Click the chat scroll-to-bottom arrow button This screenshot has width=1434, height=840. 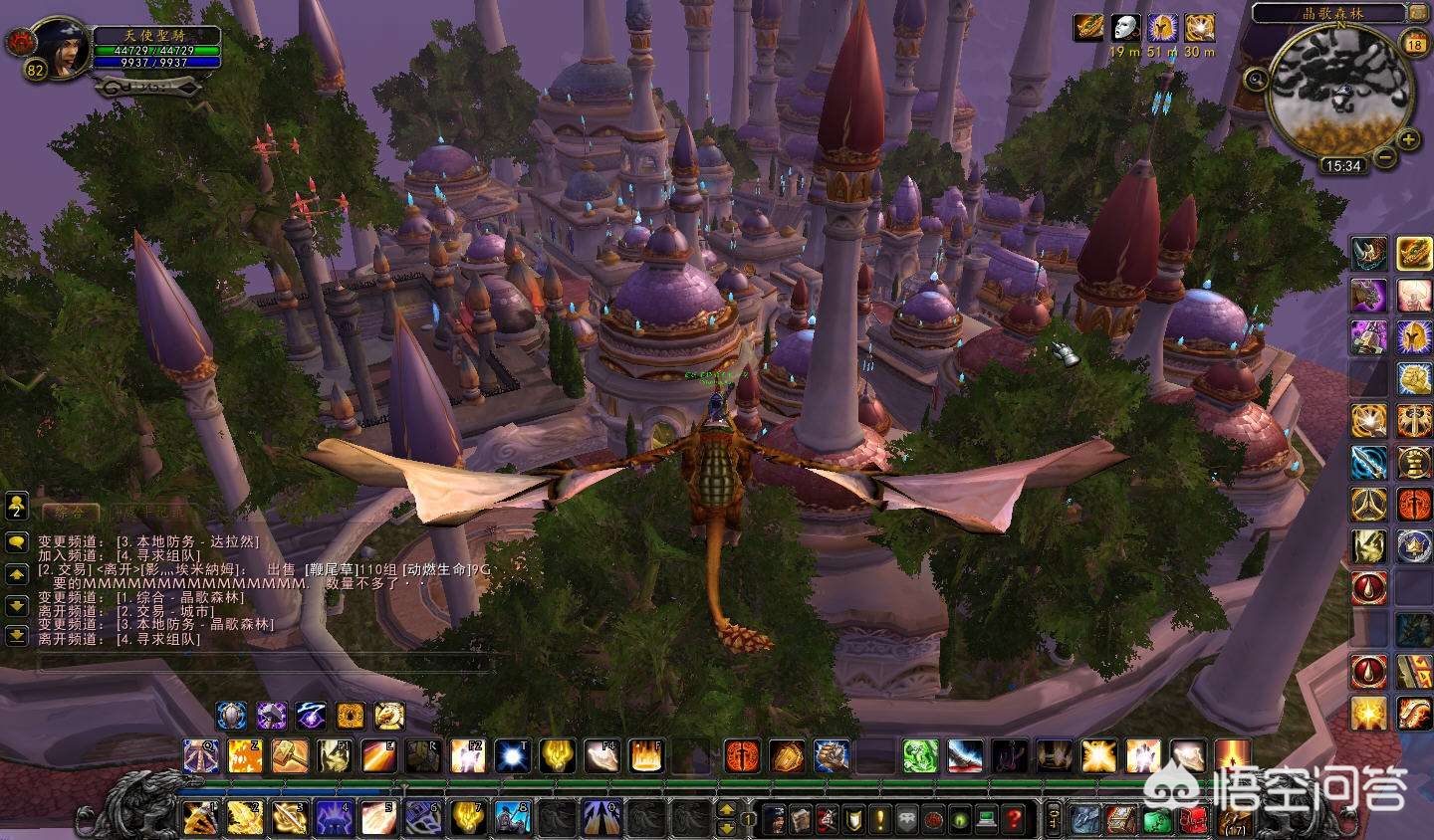[16, 634]
